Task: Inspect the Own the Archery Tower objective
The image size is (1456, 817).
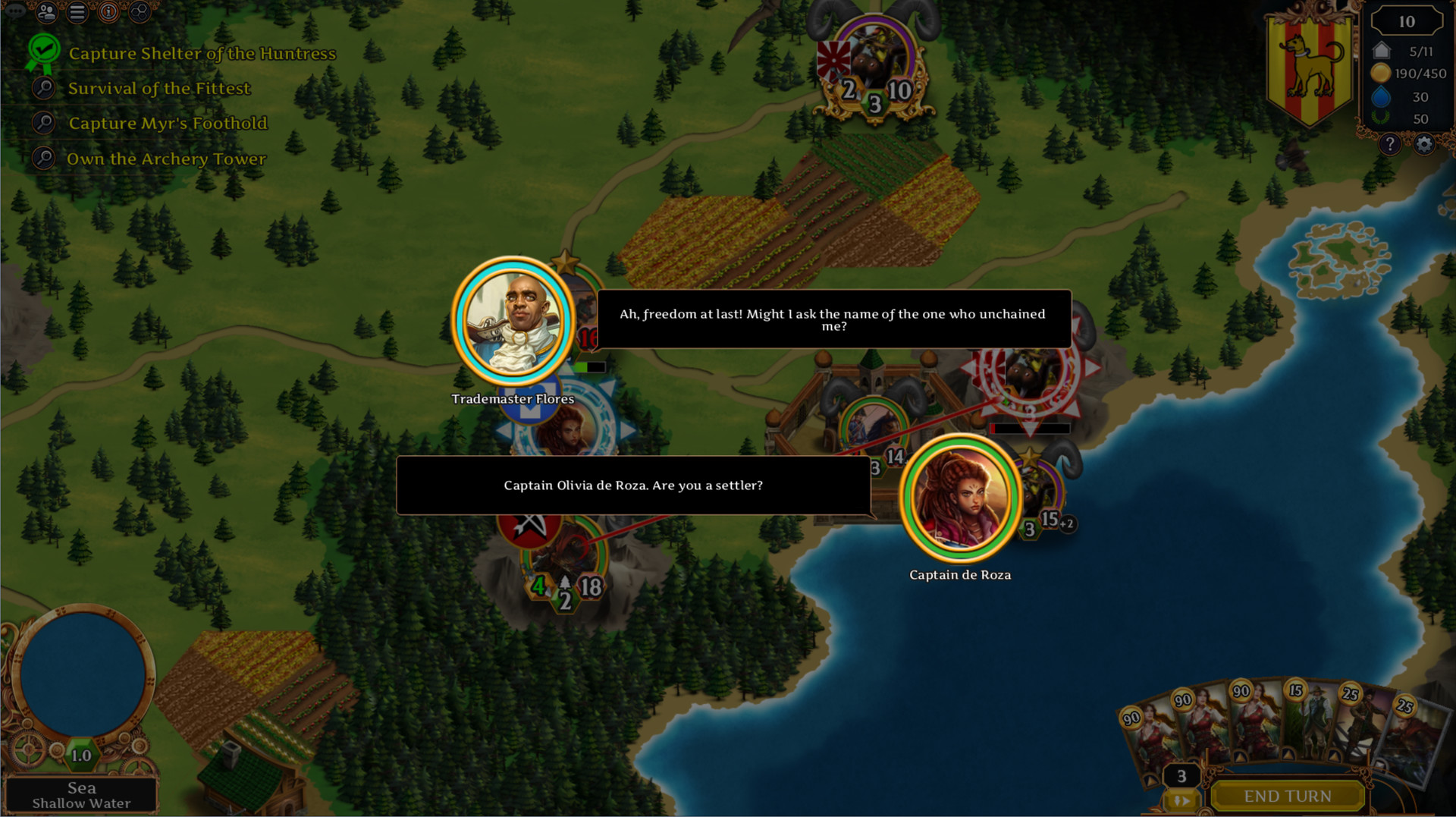Action: click(166, 159)
